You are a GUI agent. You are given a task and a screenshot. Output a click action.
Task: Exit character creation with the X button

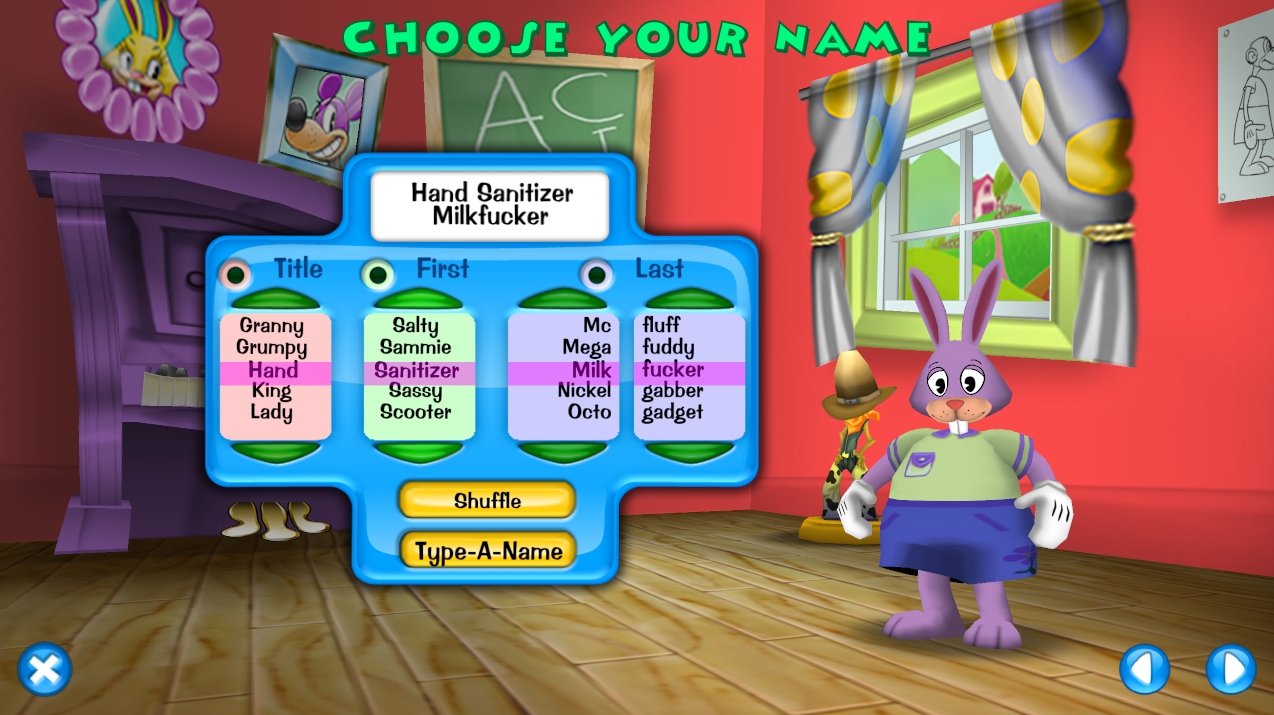[45, 669]
